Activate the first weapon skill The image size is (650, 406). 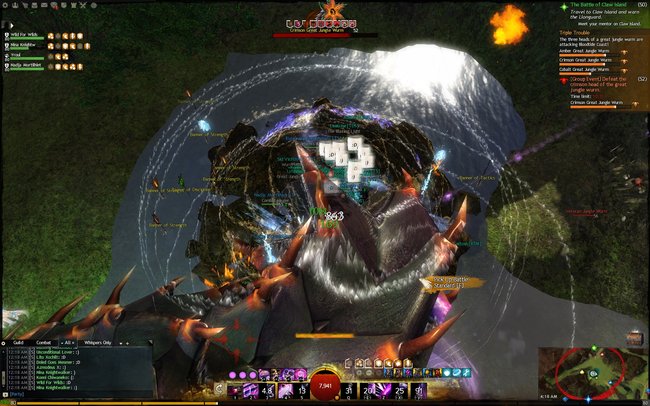(x=236, y=388)
